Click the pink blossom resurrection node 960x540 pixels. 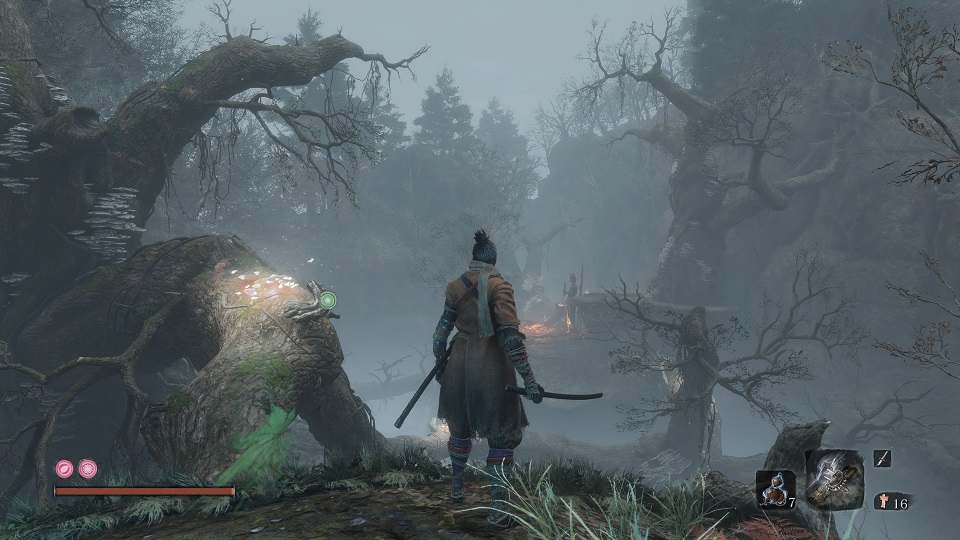pos(88,468)
